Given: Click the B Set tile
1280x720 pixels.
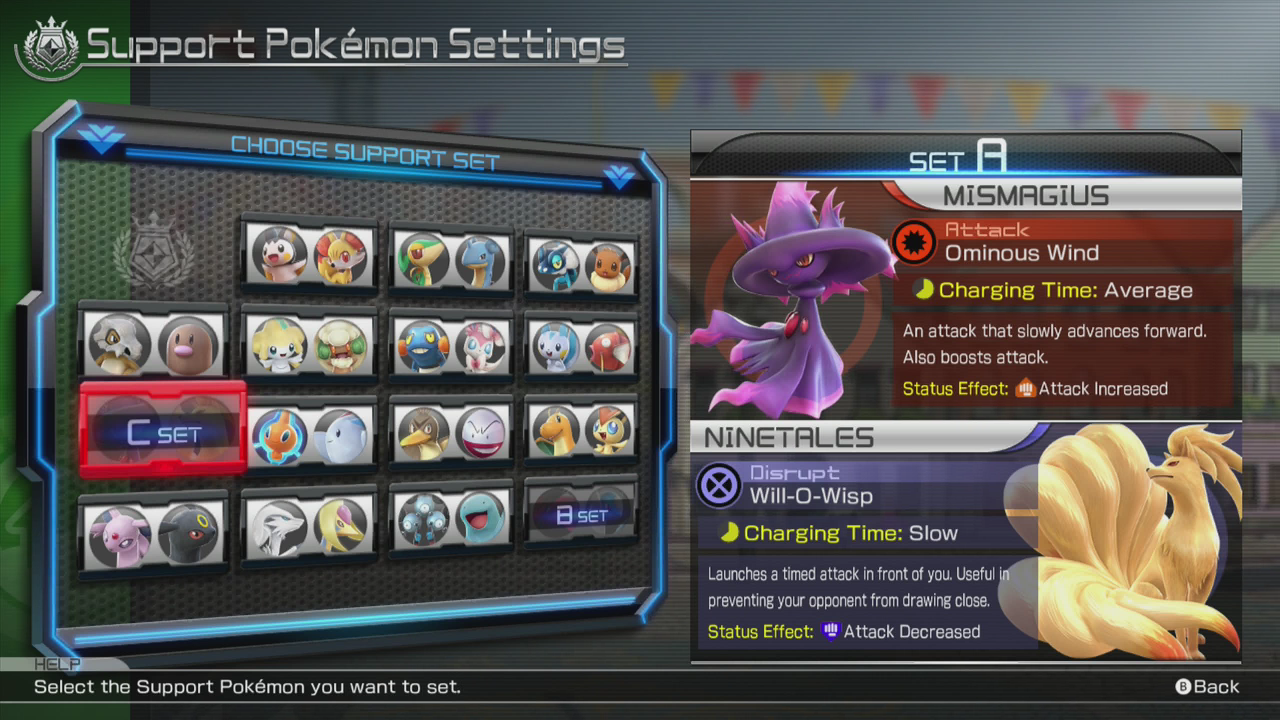Looking at the screenshot, I should (x=582, y=514).
